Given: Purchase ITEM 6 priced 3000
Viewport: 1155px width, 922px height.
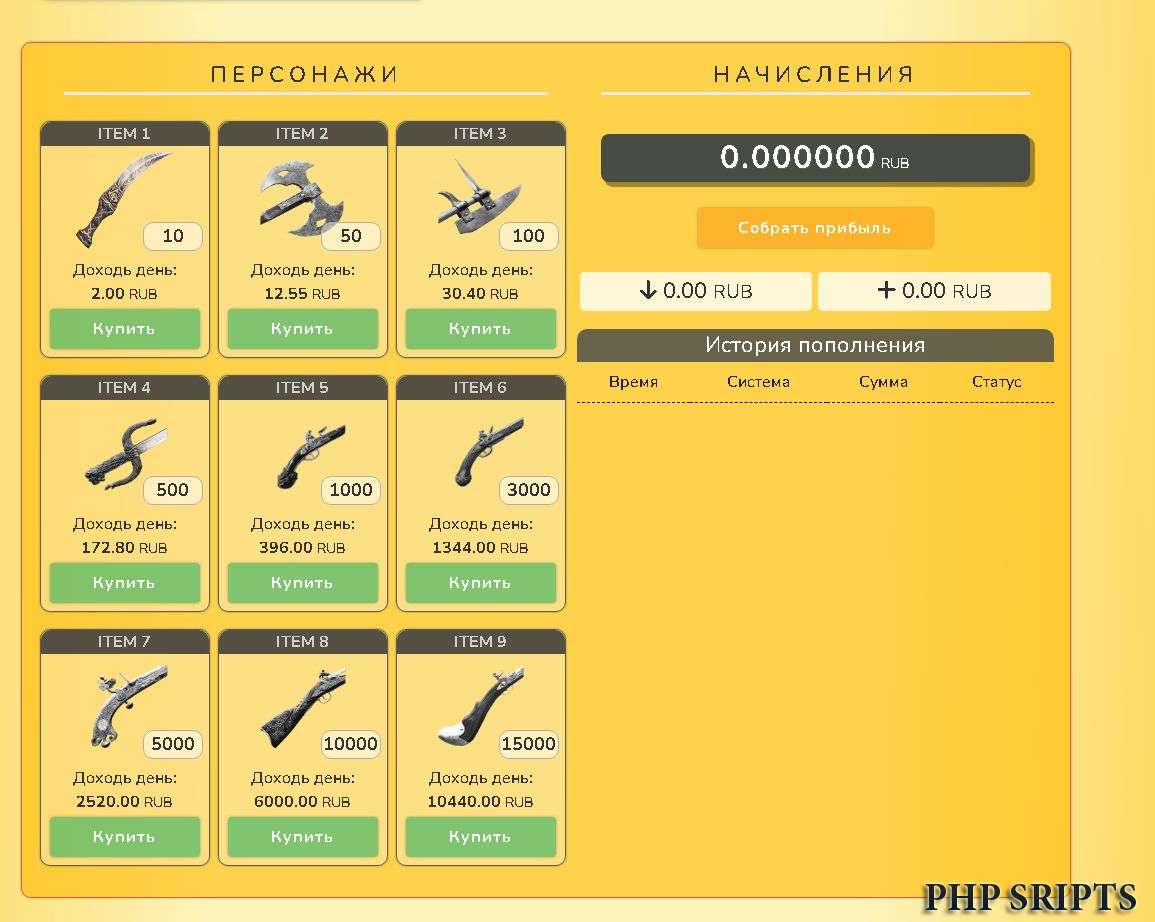Looking at the screenshot, I should tap(480, 583).
